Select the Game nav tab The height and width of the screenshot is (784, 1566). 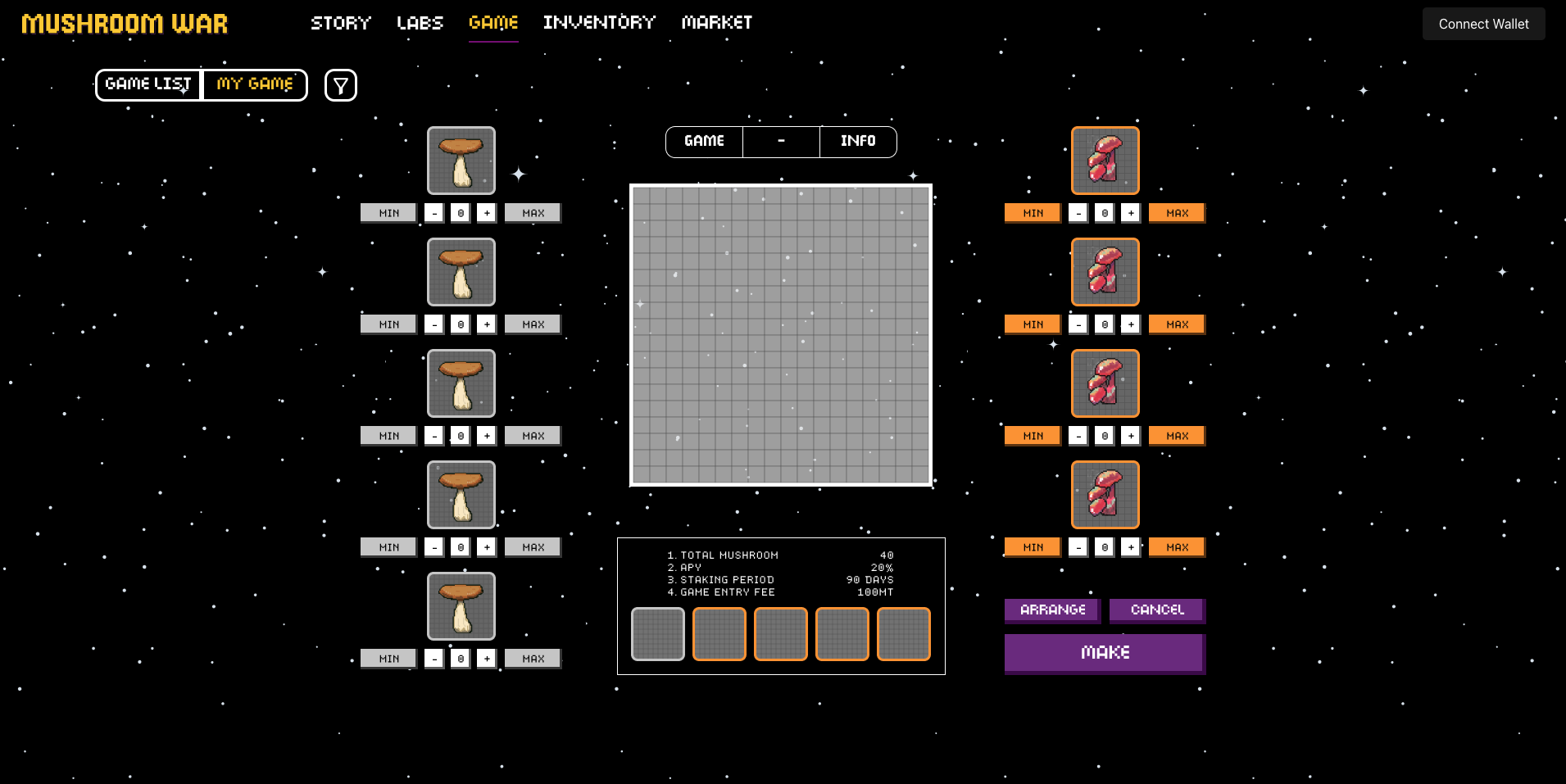tap(493, 23)
